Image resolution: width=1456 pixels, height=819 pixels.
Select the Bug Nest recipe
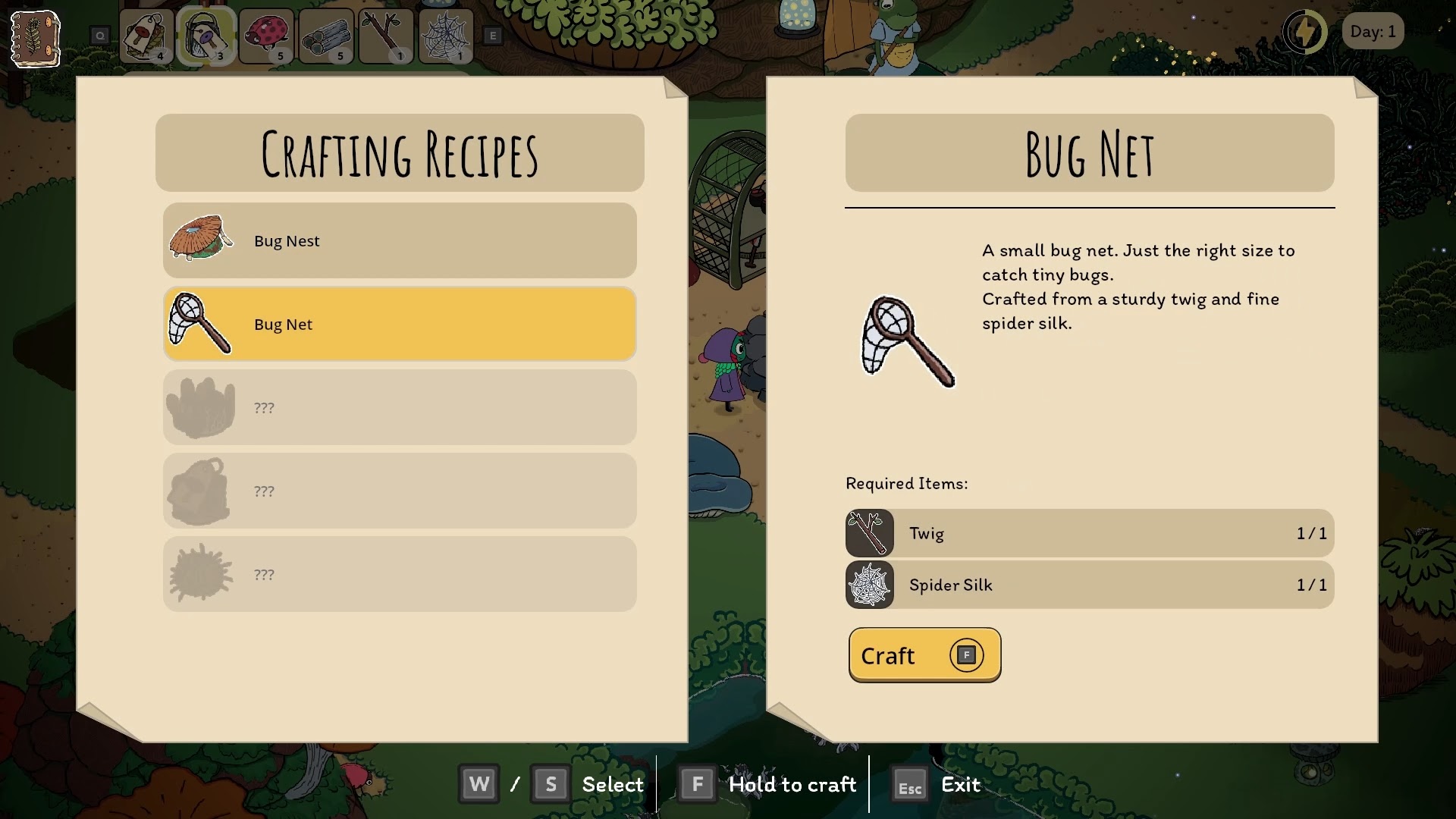400,240
